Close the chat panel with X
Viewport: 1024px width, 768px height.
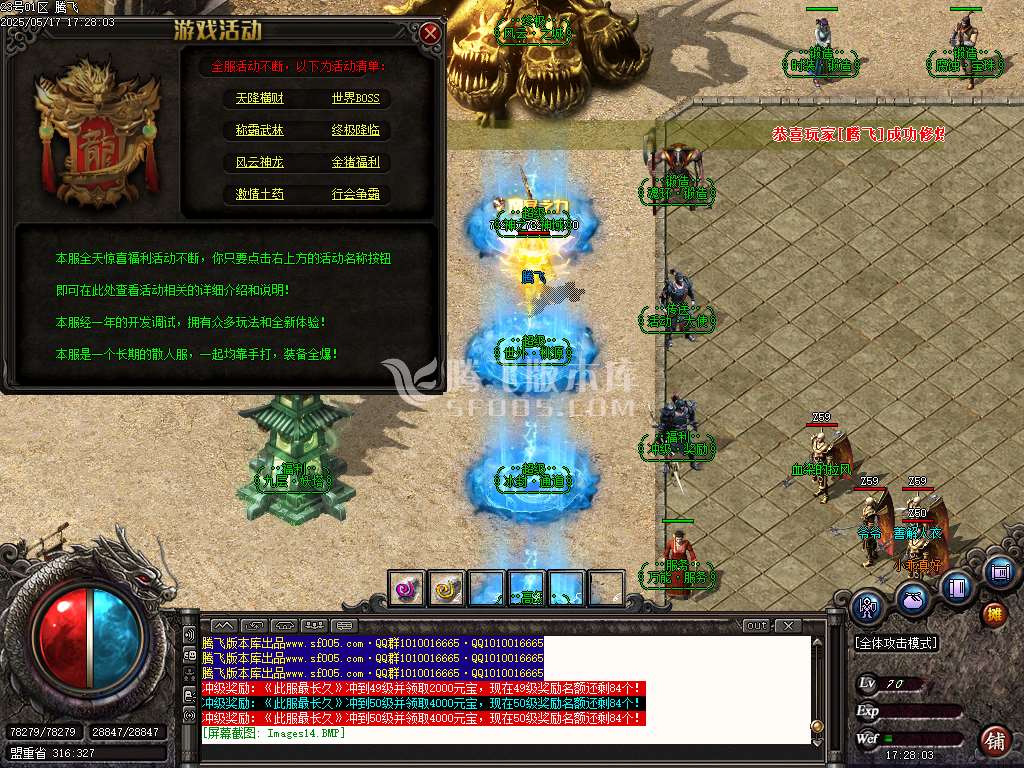point(788,626)
